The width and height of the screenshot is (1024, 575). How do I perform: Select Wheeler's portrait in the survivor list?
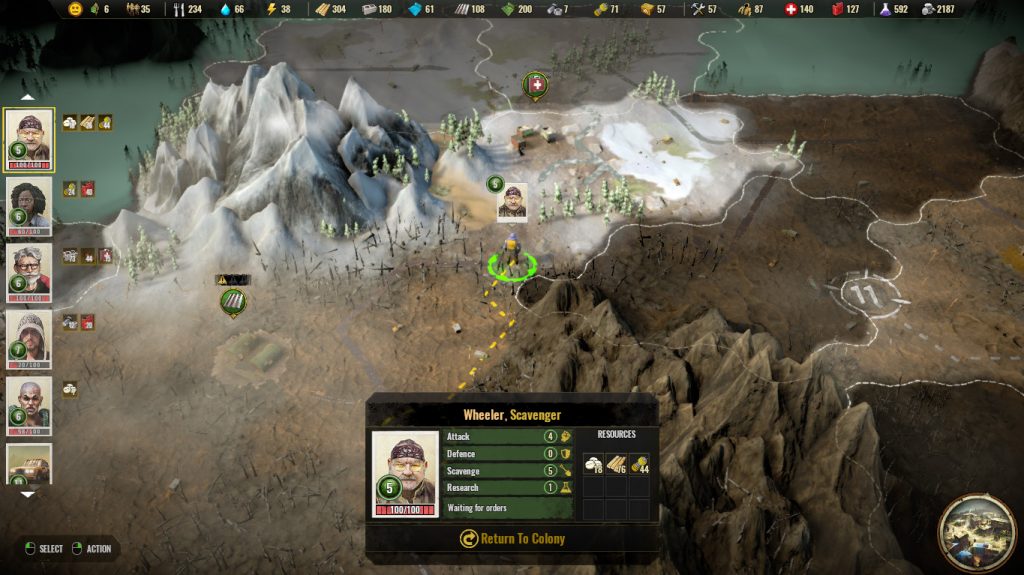point(28,139)
